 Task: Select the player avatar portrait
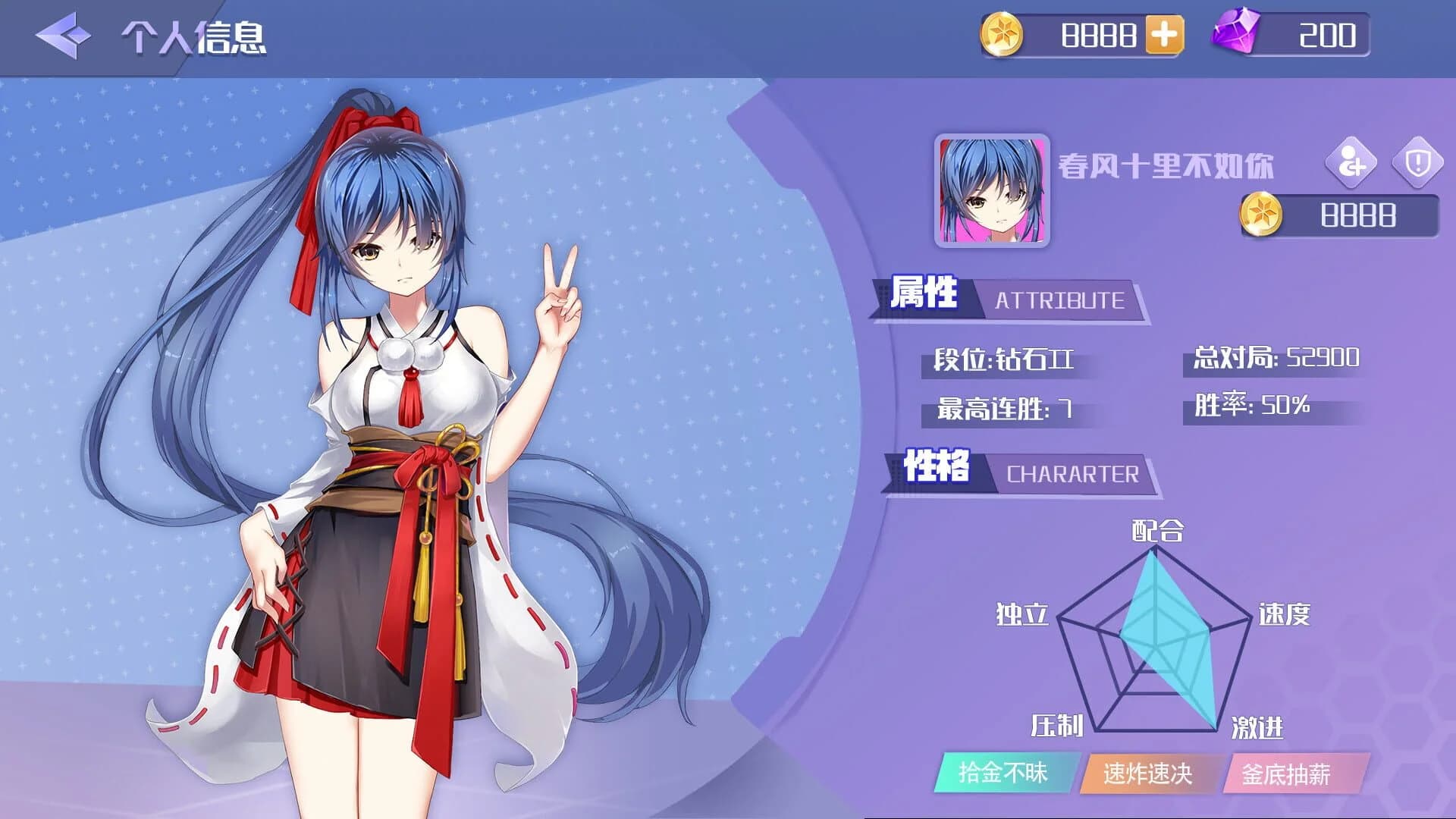click(x=992, y=191)
